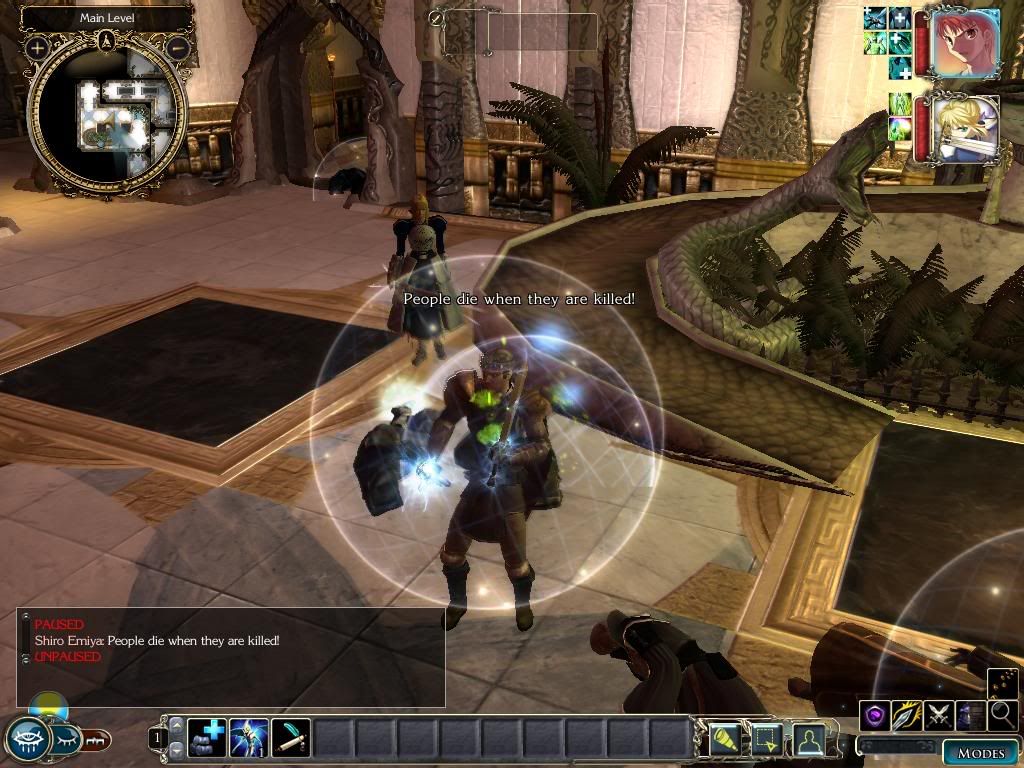Enable the hooded stealth mode icon
Image resolution: width=1024 pixels, height=768 pixels.
pos(971,715)
